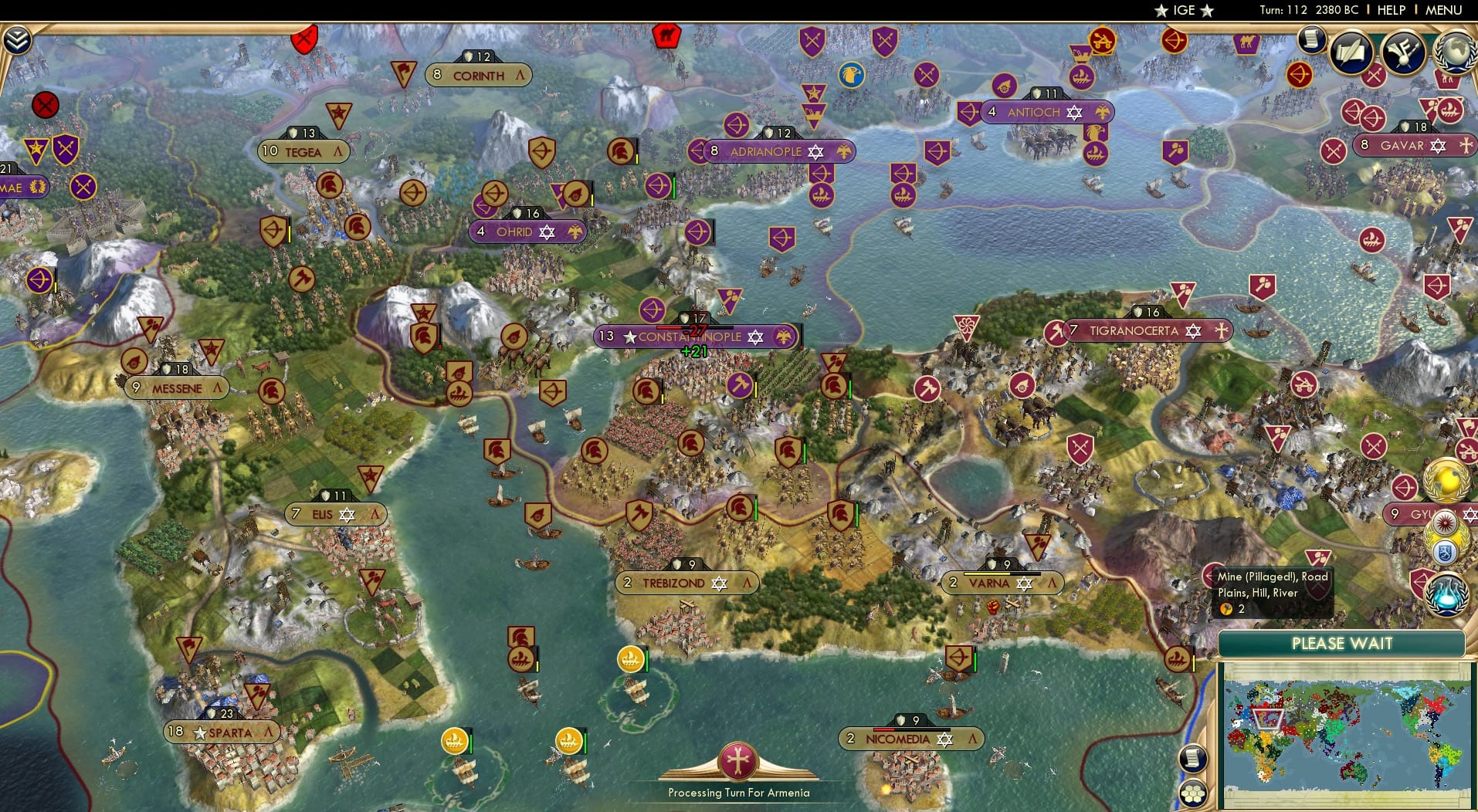Toggle Strategic View with the hexagon icon
1478x812 pixels.
(x=1193, y=792)
